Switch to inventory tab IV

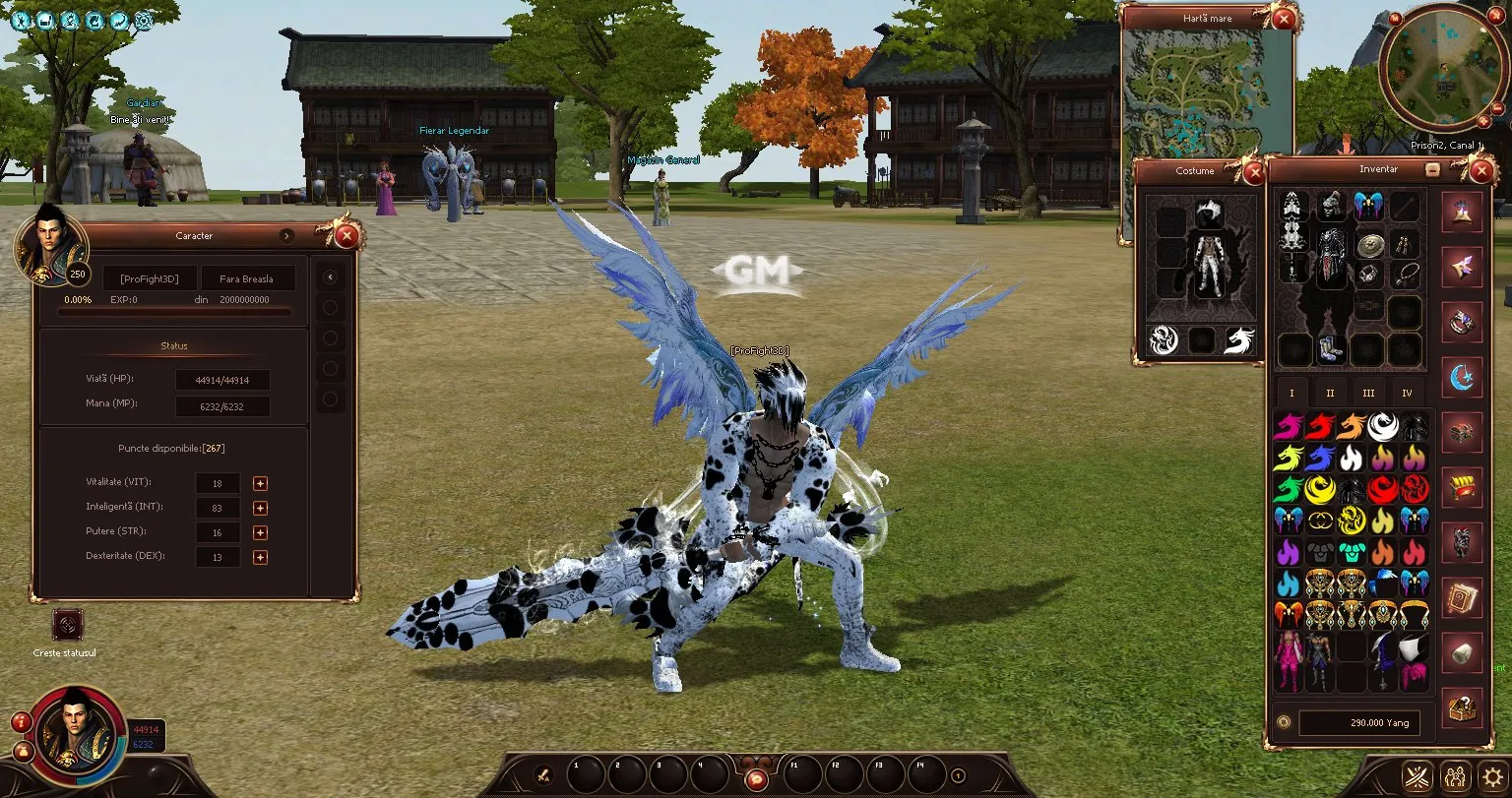(x=1408, y=392)
